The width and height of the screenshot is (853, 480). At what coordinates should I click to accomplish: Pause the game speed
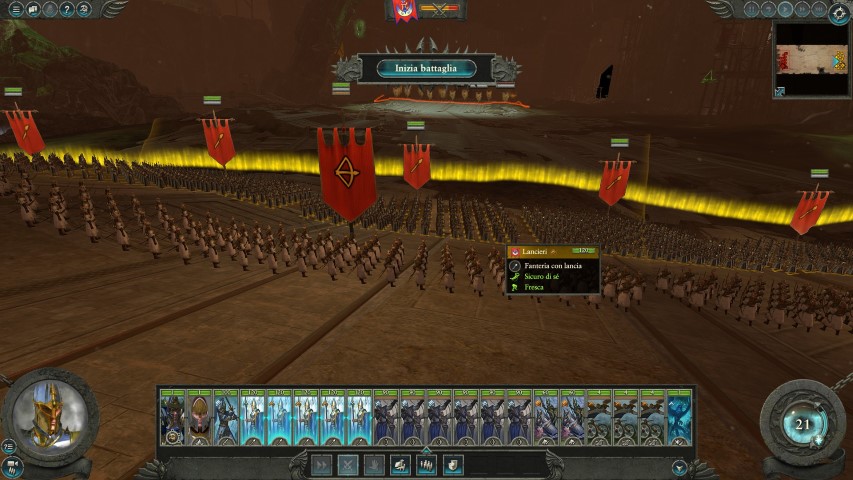pos(753,10)
